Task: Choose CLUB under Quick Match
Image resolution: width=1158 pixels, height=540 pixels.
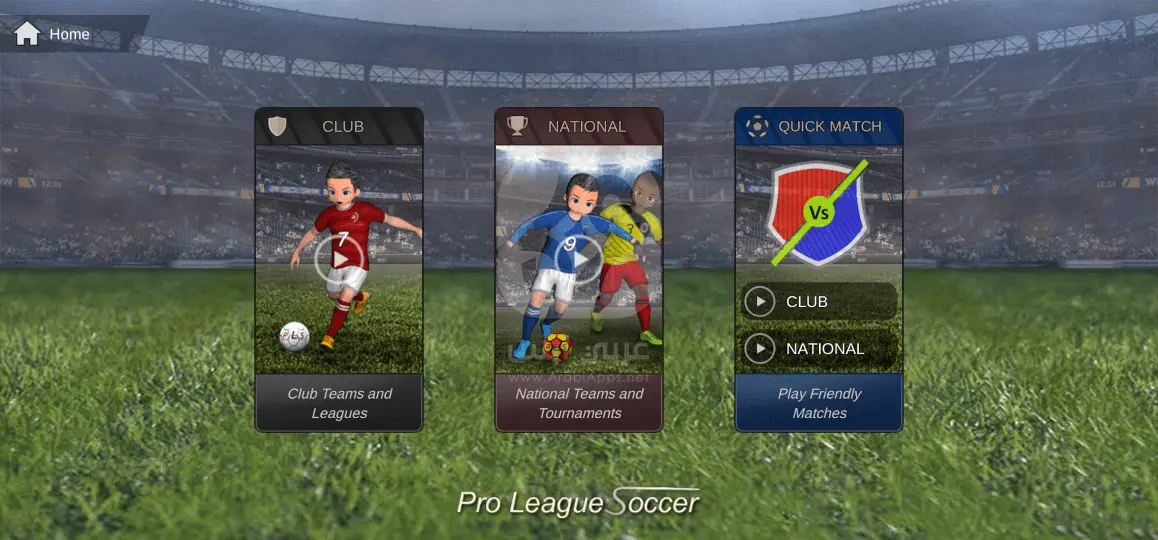Action: 819,301
